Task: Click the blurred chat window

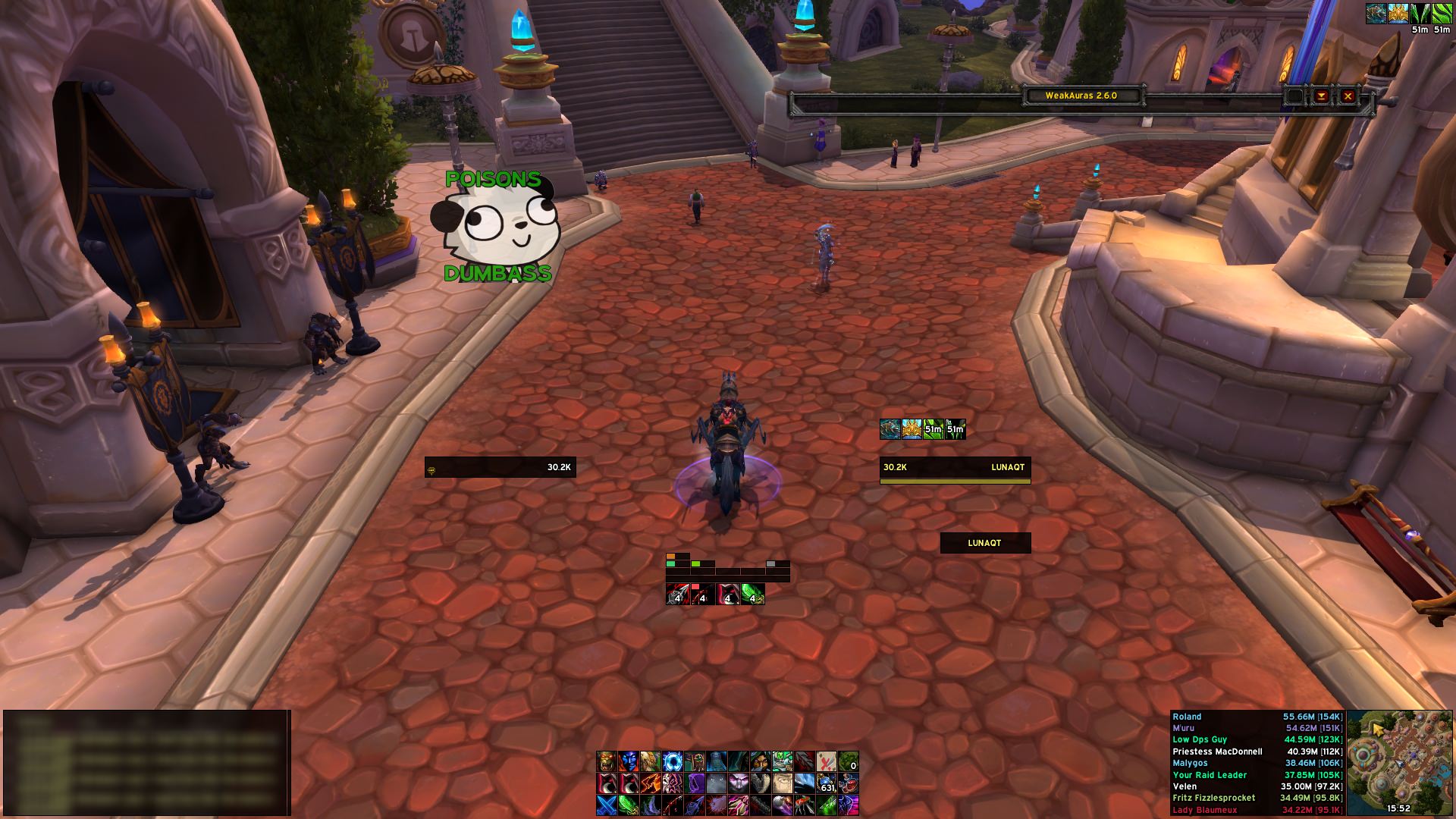Action: [x=146, y=762]
